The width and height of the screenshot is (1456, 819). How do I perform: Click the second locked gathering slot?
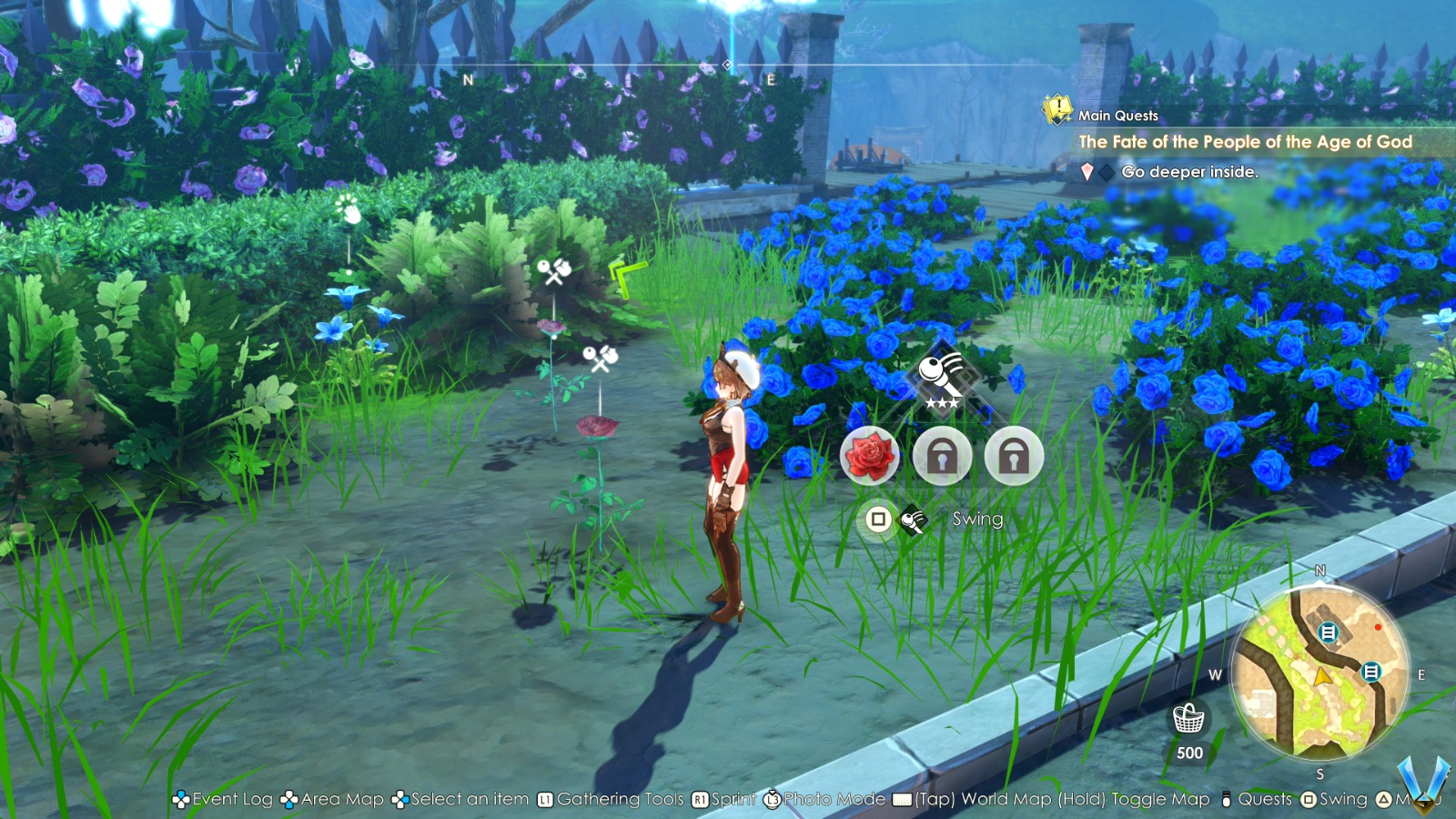(1014, 455)
